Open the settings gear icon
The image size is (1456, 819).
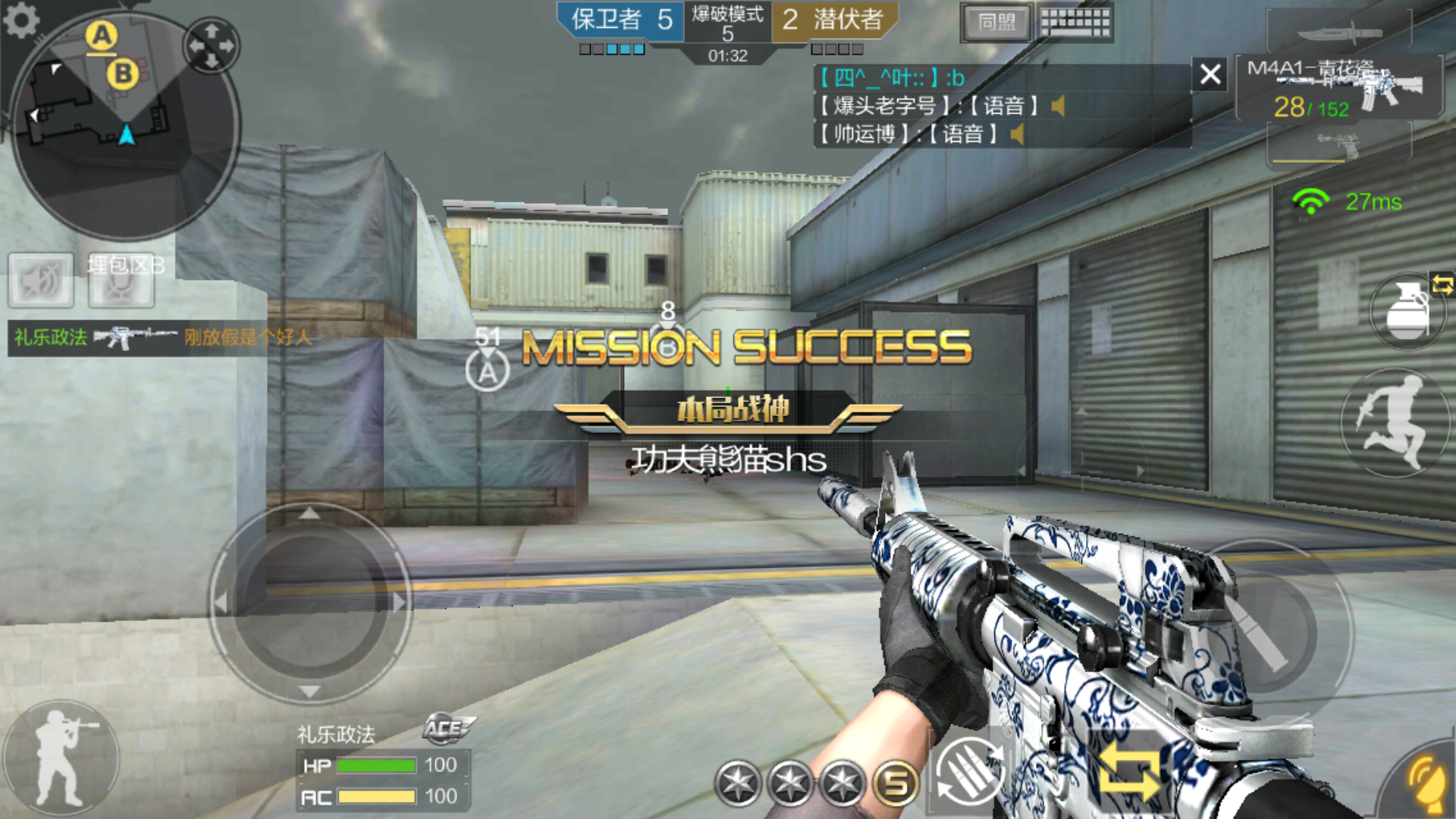pyautogui.click(x=21, y=20)
